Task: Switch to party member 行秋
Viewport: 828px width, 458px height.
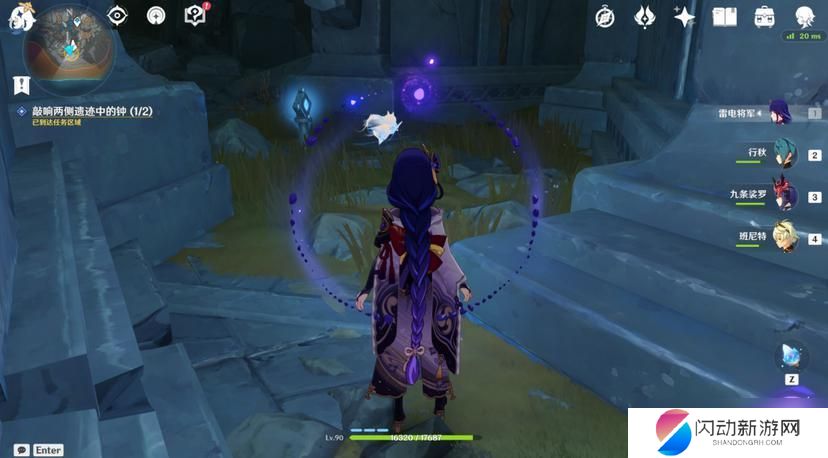Action: (x=783, y=155)
